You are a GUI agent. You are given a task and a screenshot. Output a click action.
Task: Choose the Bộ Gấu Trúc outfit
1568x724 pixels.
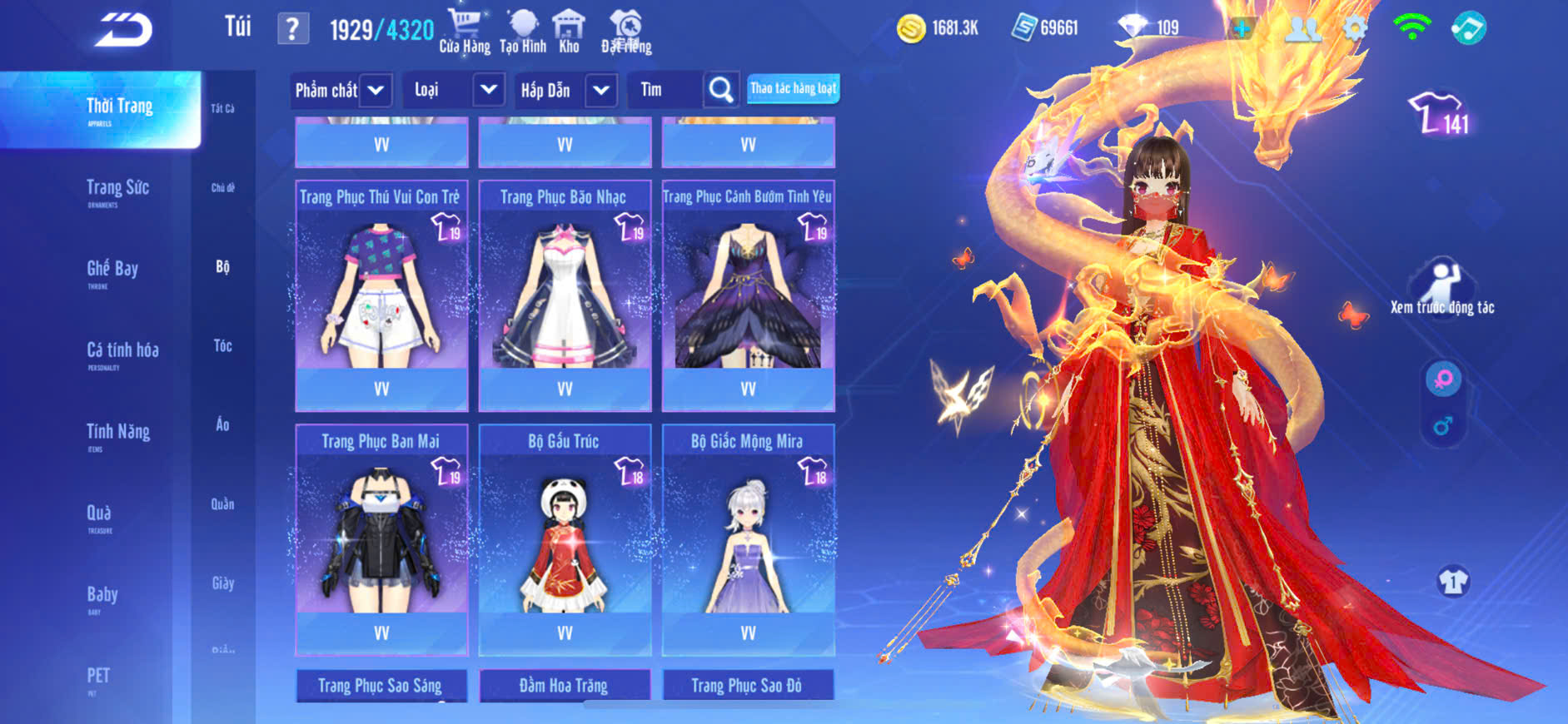[565, 537]
